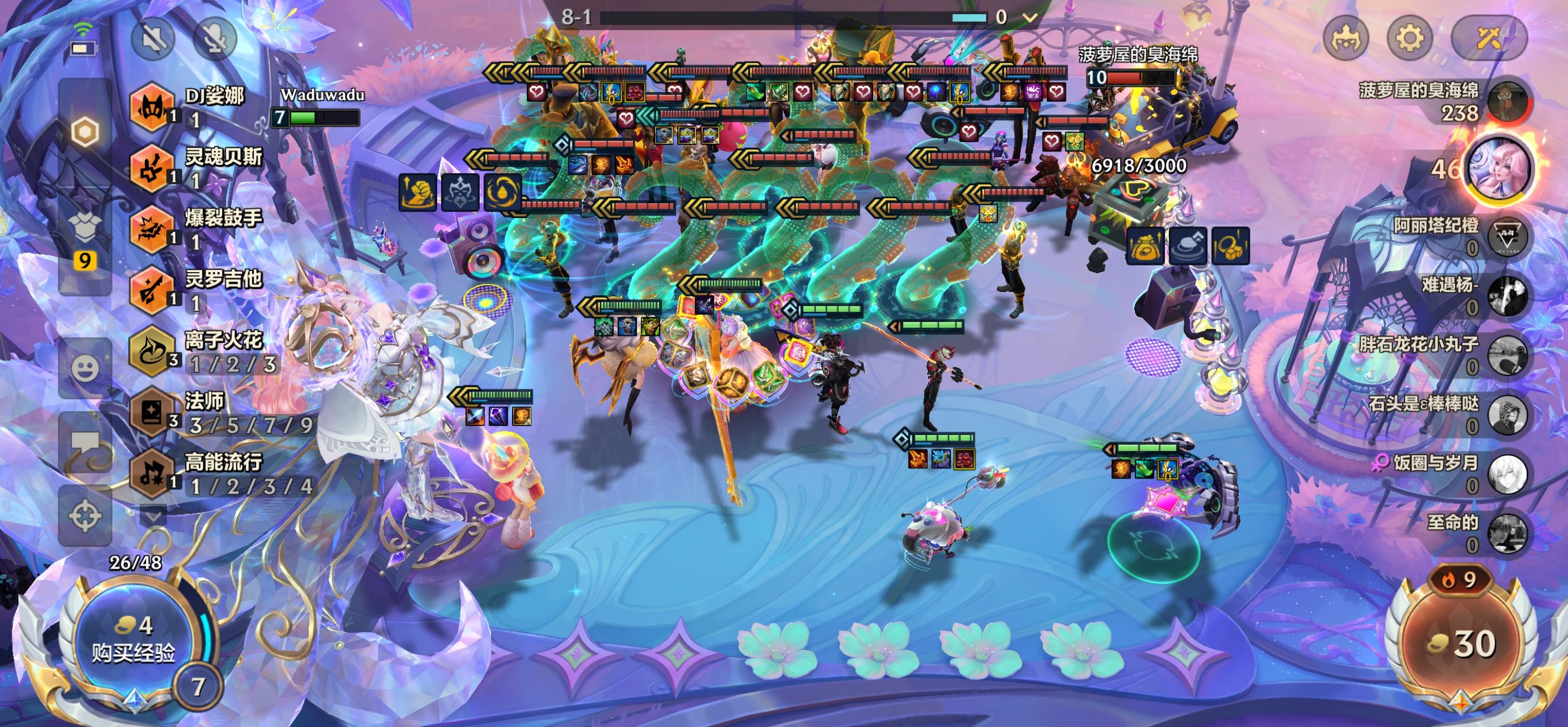The width and height of the screenshot is (1568, 727).
Task: View player 菠萝屋的臭海绵 in the scoreboard
Action: tap(1449, 101)
